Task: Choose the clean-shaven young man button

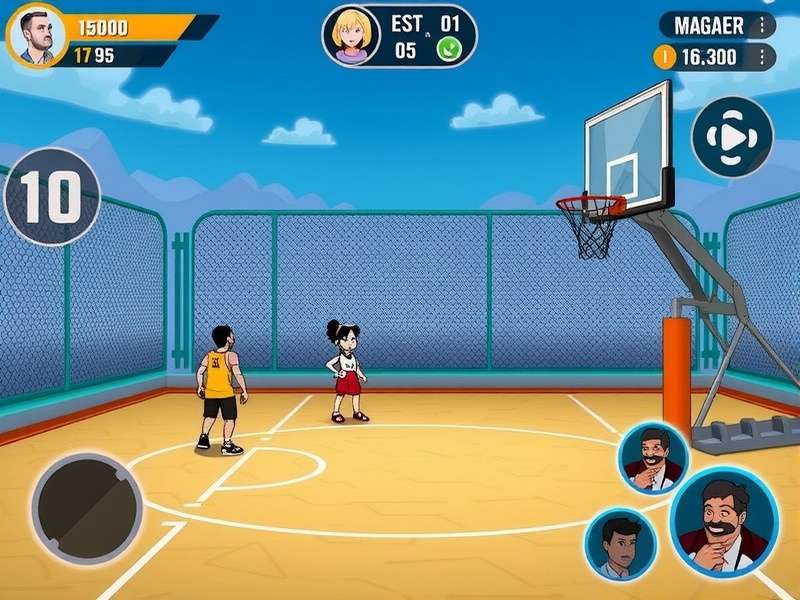Action: 620,545
